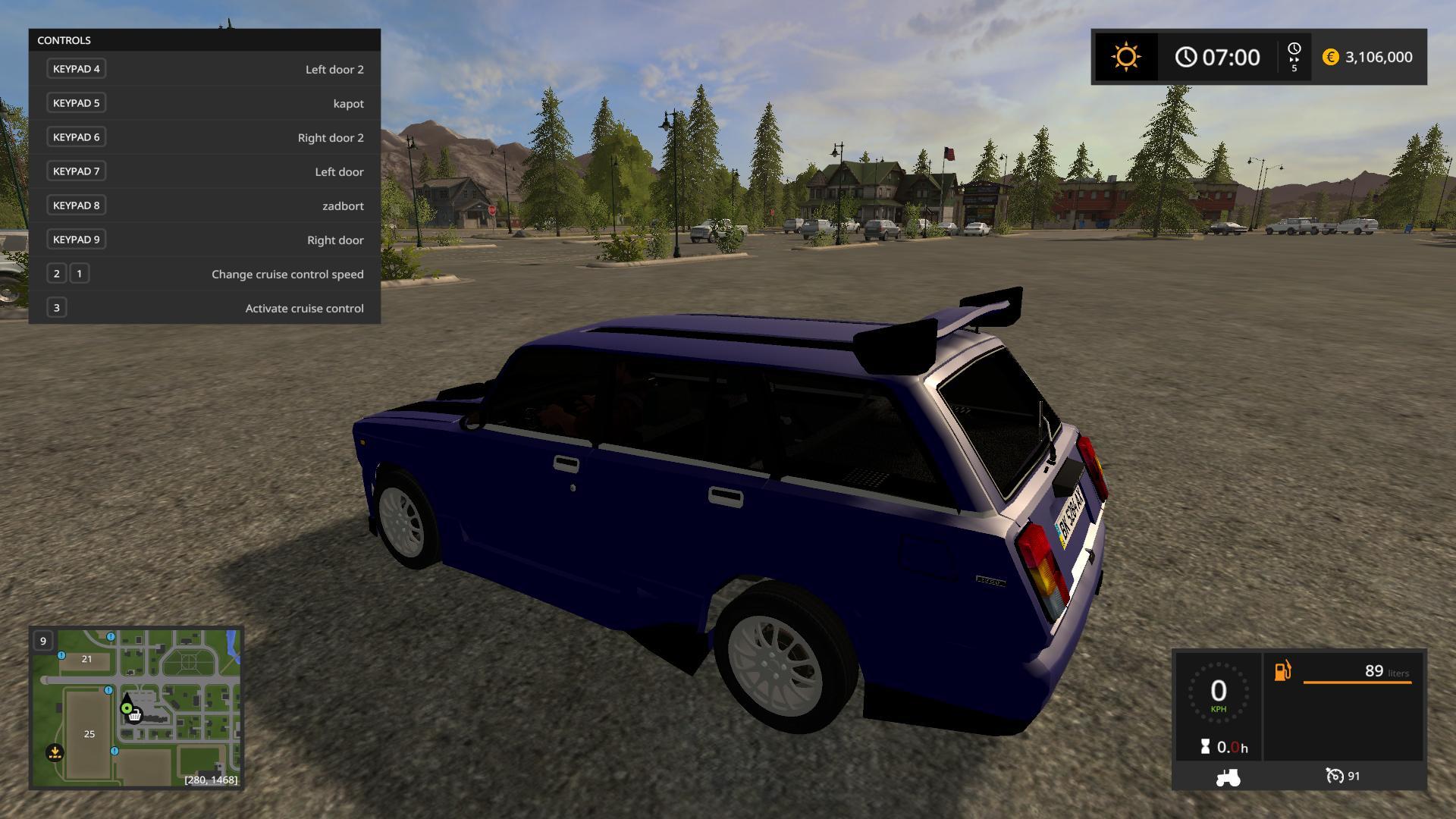Select field 21 on the minimap
The width and height of the screenshot is (1456, 819).
(86, 659)
